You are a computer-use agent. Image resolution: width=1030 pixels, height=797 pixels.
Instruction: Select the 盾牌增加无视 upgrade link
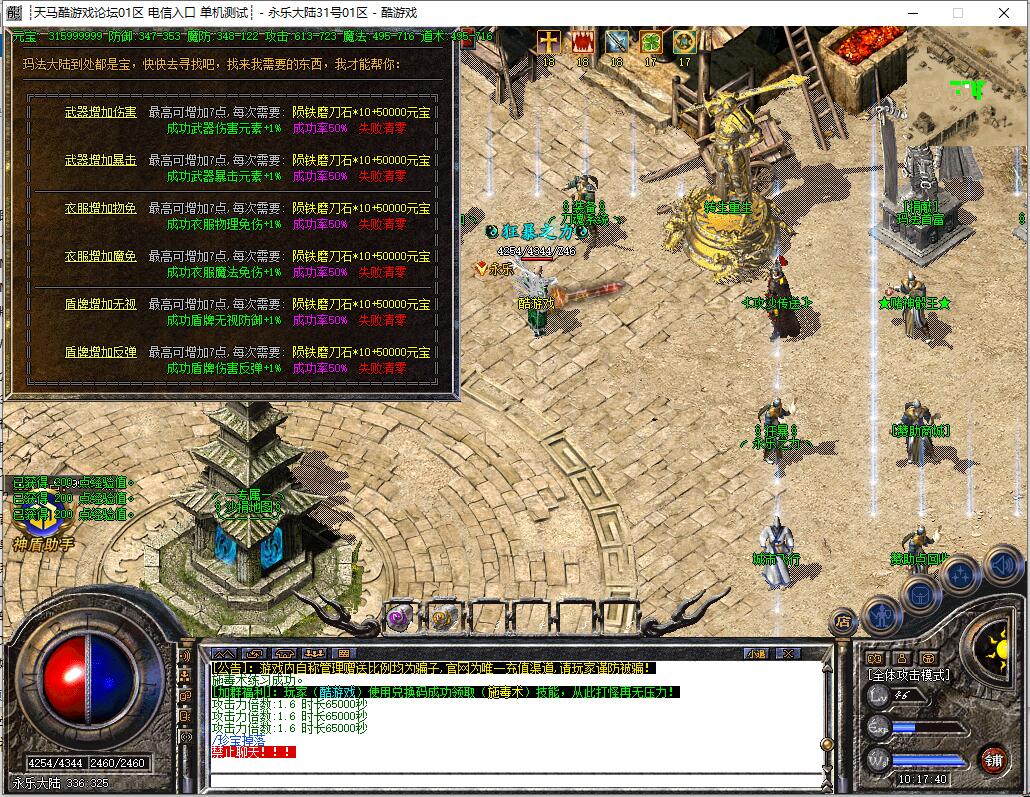(101, 304)
